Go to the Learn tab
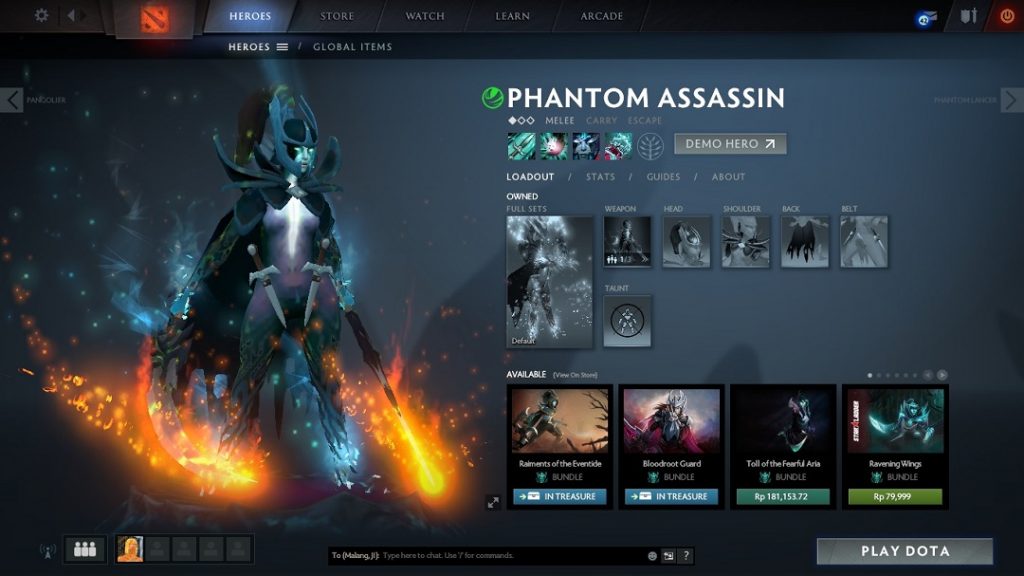The height and width of the screenshot is (576, 1024). pyautogui.click(x=513, y=16)
